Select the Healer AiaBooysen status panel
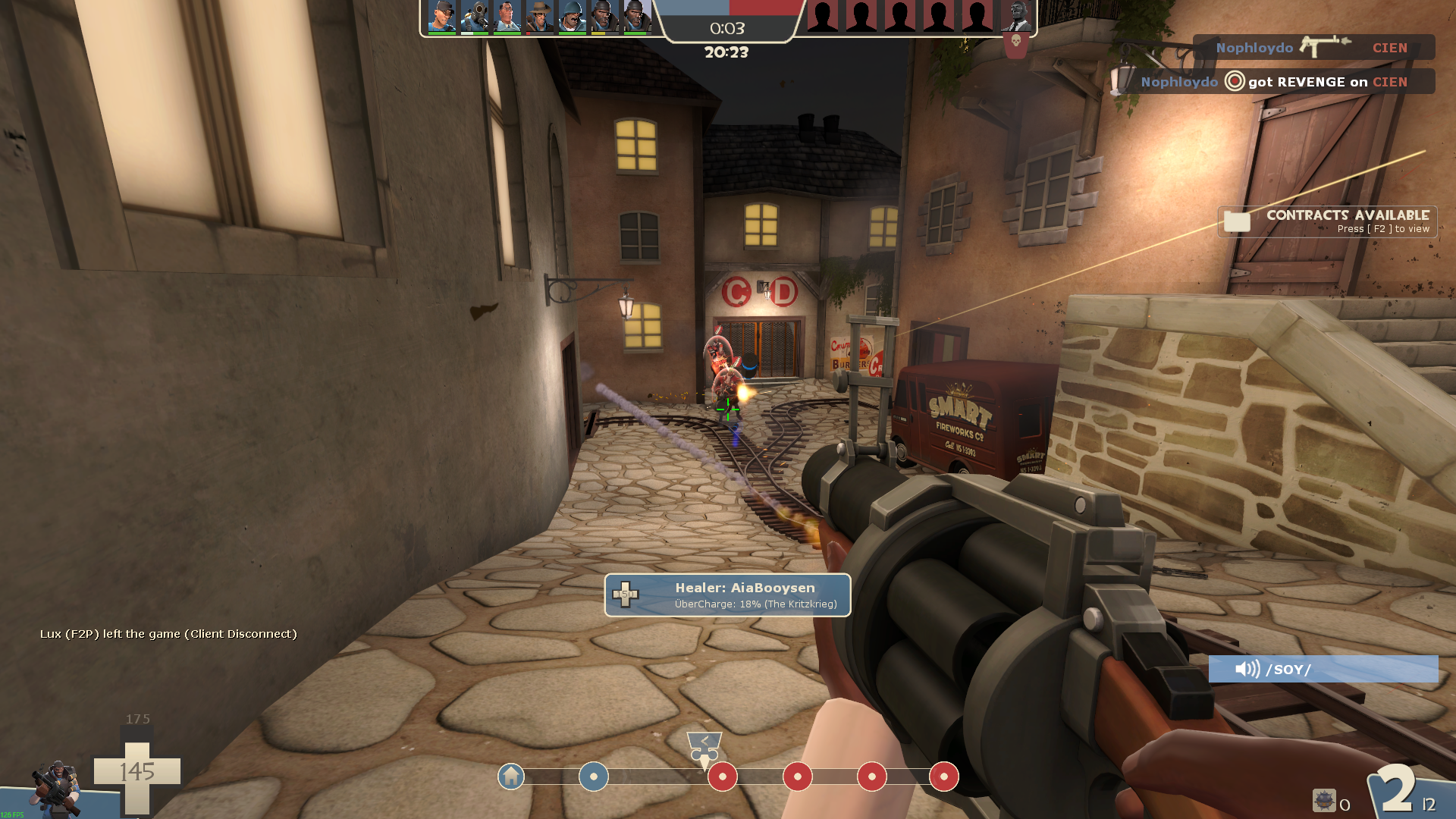The image size is (1456, 819). pos(727,595)
